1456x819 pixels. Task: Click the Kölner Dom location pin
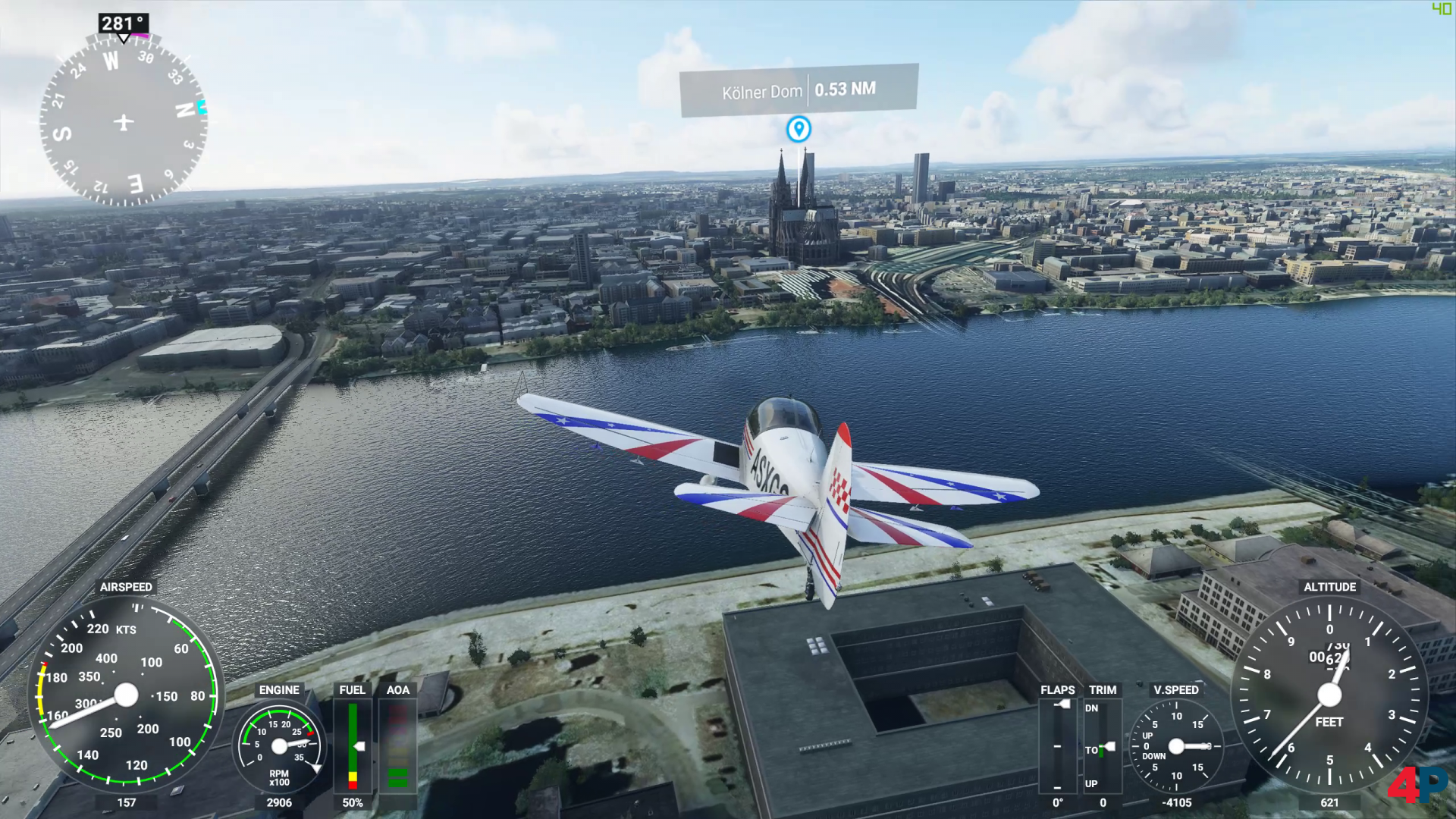[x=798, y=129]
